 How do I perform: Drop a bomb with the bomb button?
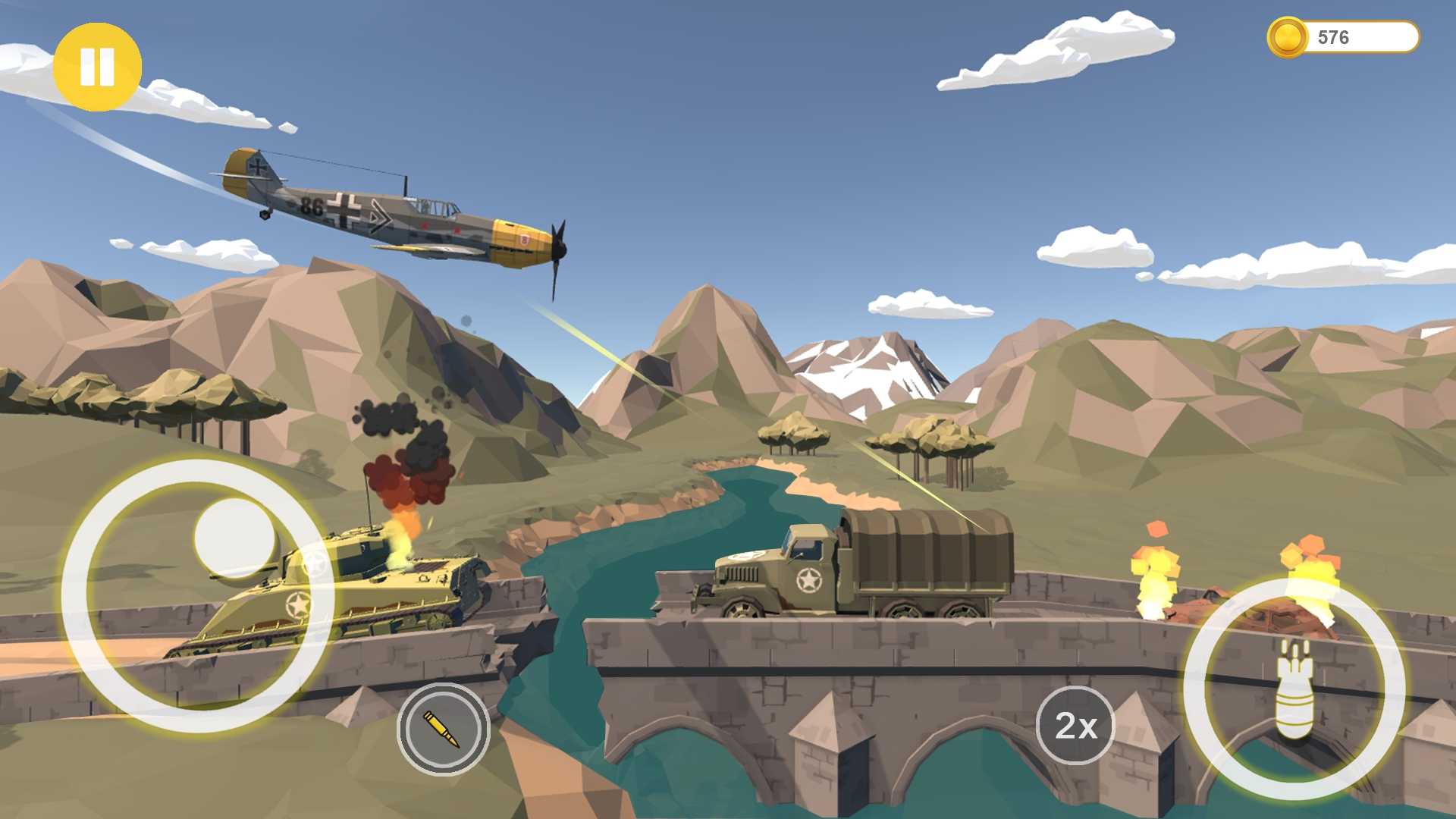point(1294,689)
